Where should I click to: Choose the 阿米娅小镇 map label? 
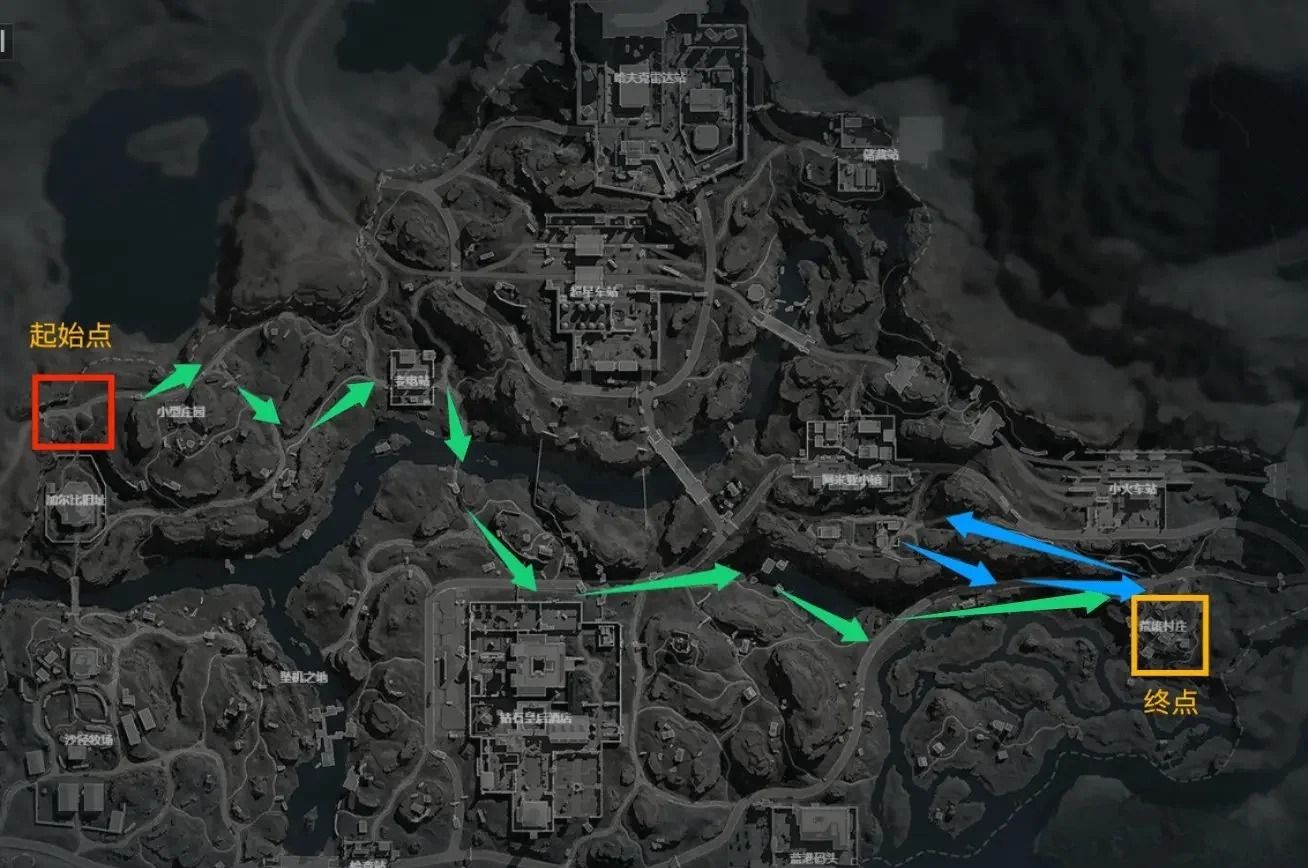coord(852,480)
